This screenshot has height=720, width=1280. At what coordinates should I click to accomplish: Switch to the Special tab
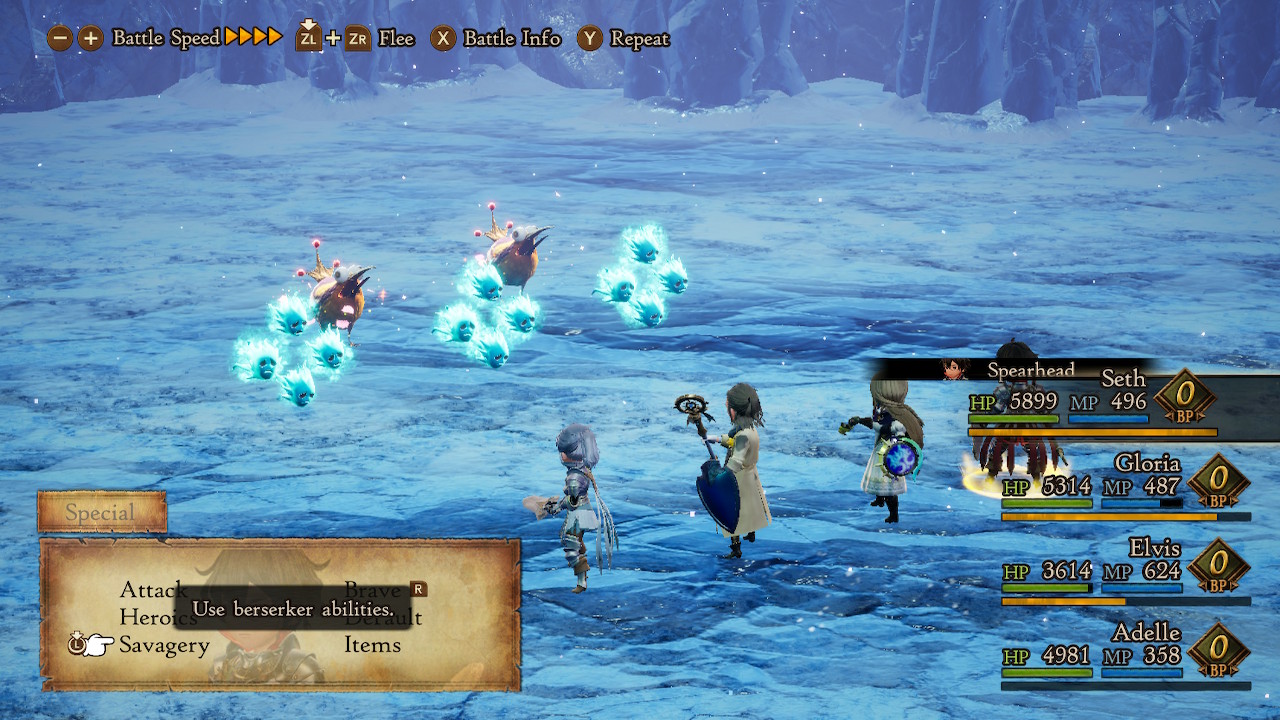[101, 513]
